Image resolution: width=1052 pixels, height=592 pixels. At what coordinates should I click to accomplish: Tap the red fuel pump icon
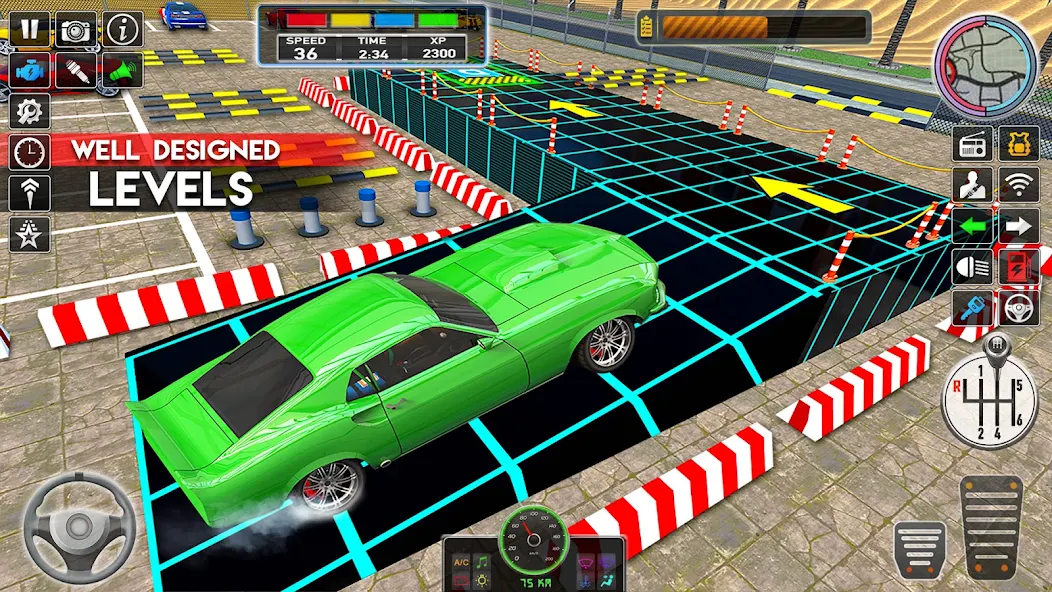[x=1018, y=267]
